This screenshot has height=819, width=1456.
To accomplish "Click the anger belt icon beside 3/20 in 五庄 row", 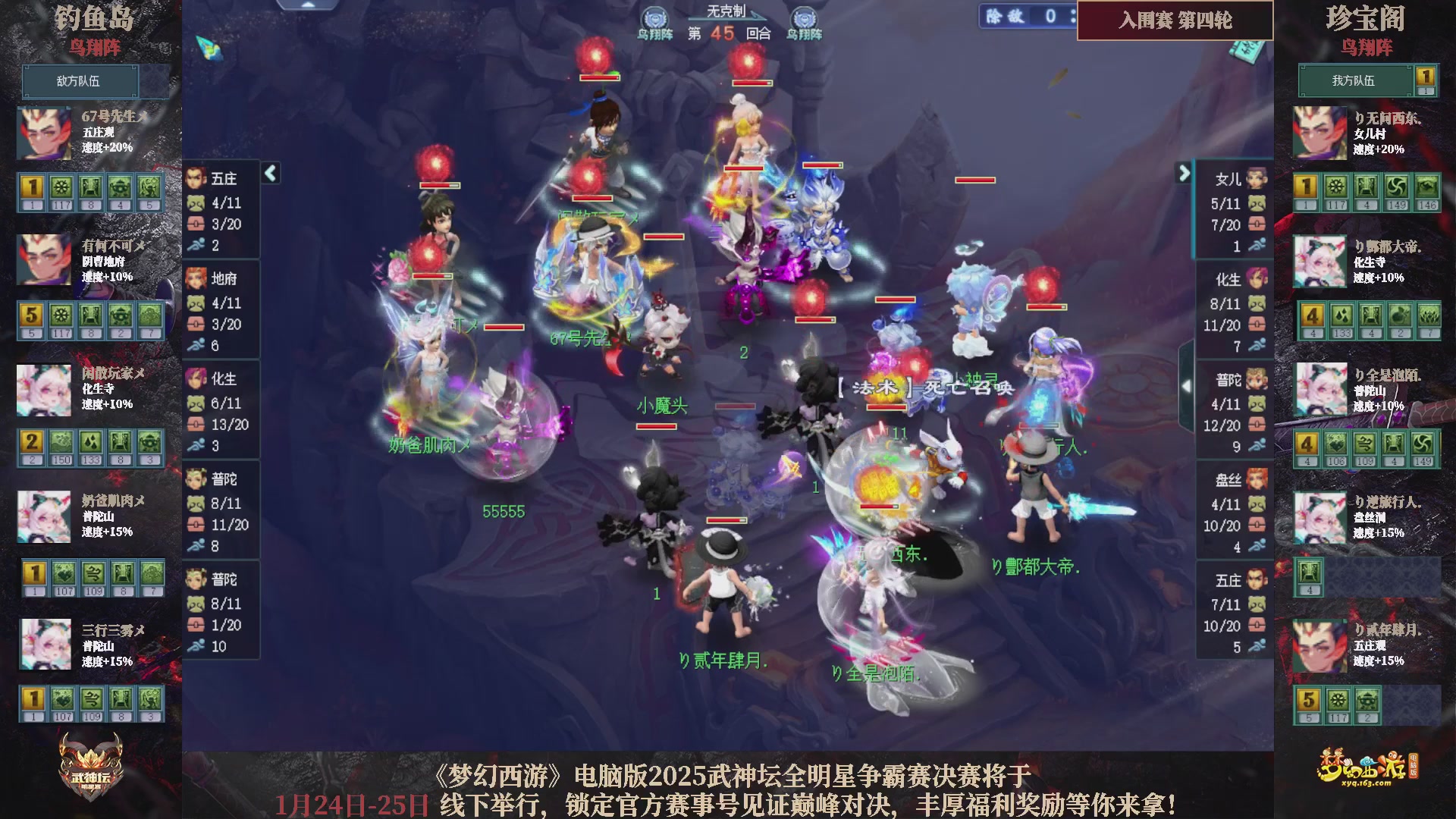I will tap(196, 224).
